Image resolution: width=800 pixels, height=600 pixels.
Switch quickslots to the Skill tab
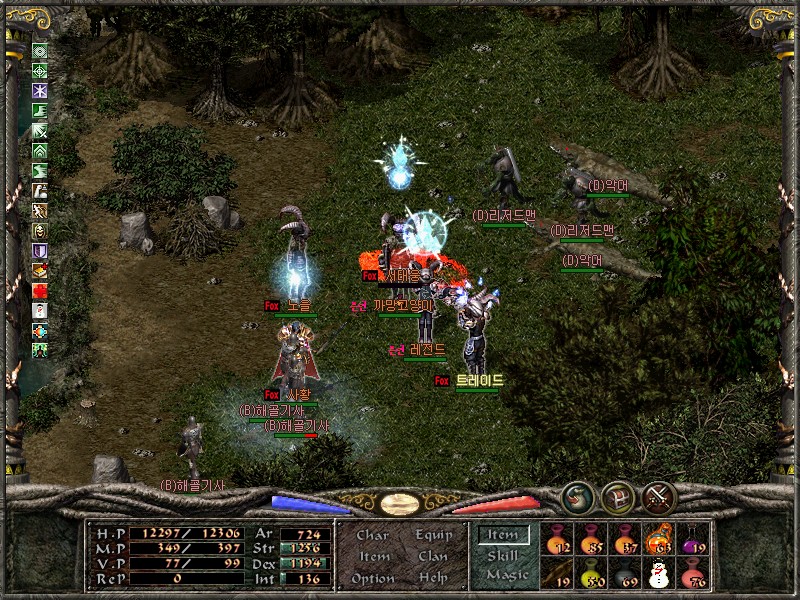tap(502, 555)
